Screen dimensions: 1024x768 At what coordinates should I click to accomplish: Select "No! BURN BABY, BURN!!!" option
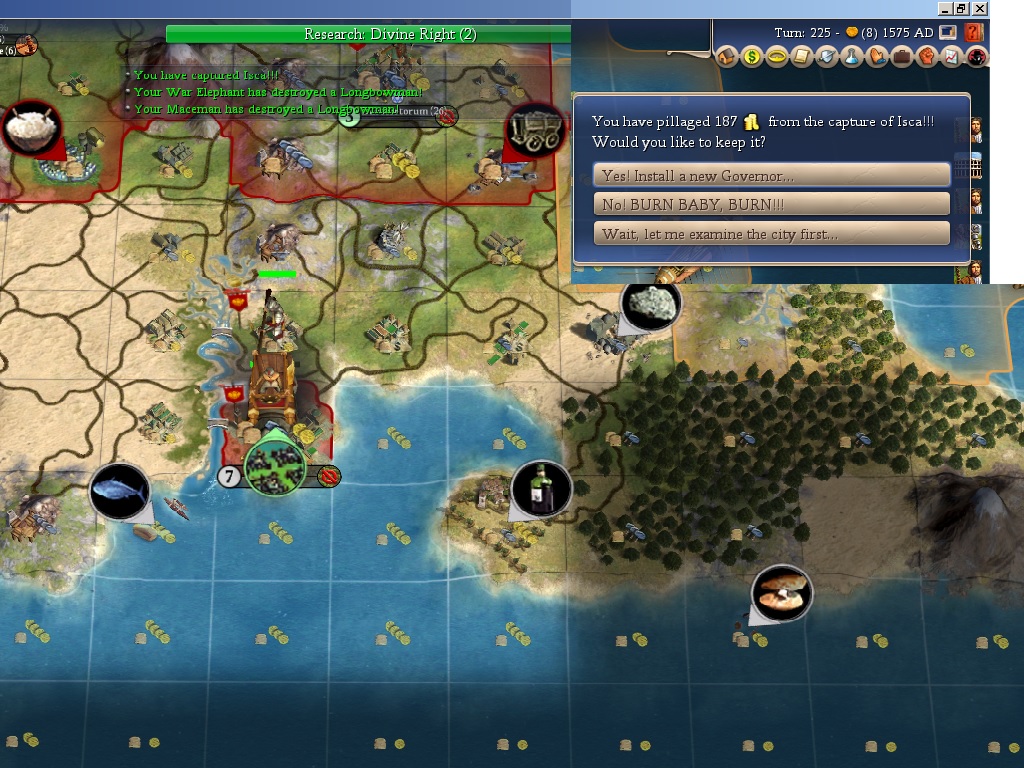click(771, 205)
